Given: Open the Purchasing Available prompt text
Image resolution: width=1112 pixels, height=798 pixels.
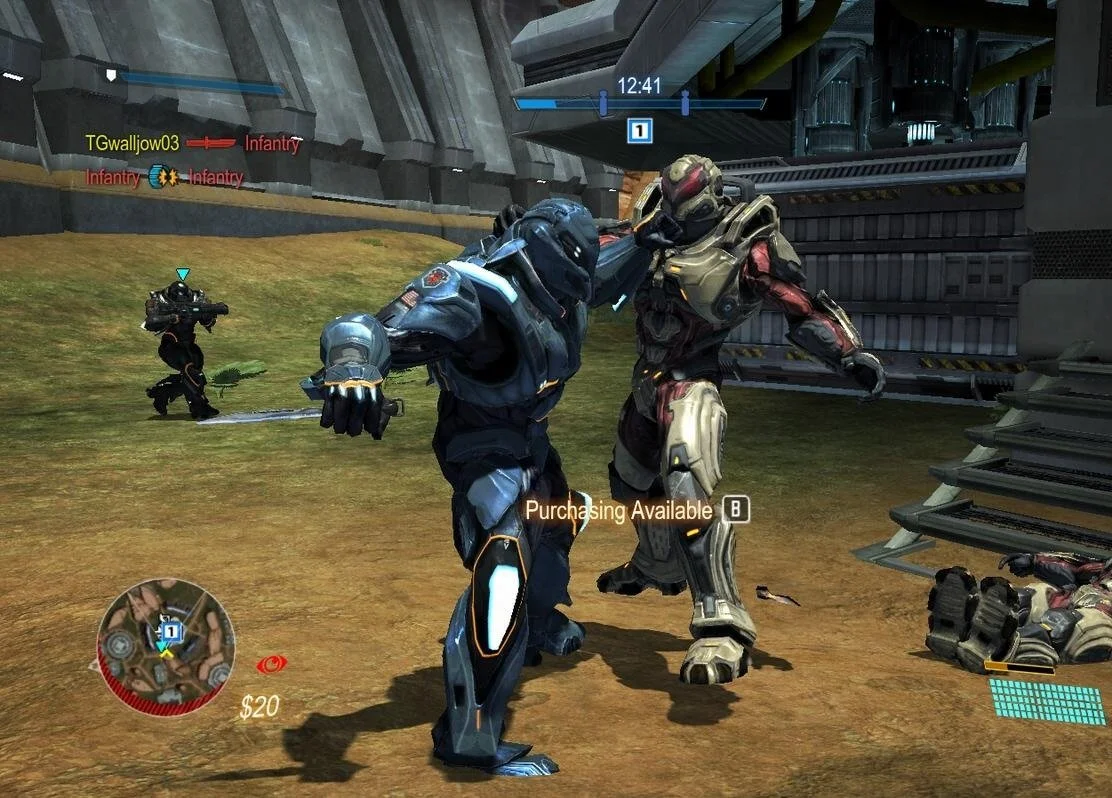Looking at the screenshot, I should coord(619,511).
